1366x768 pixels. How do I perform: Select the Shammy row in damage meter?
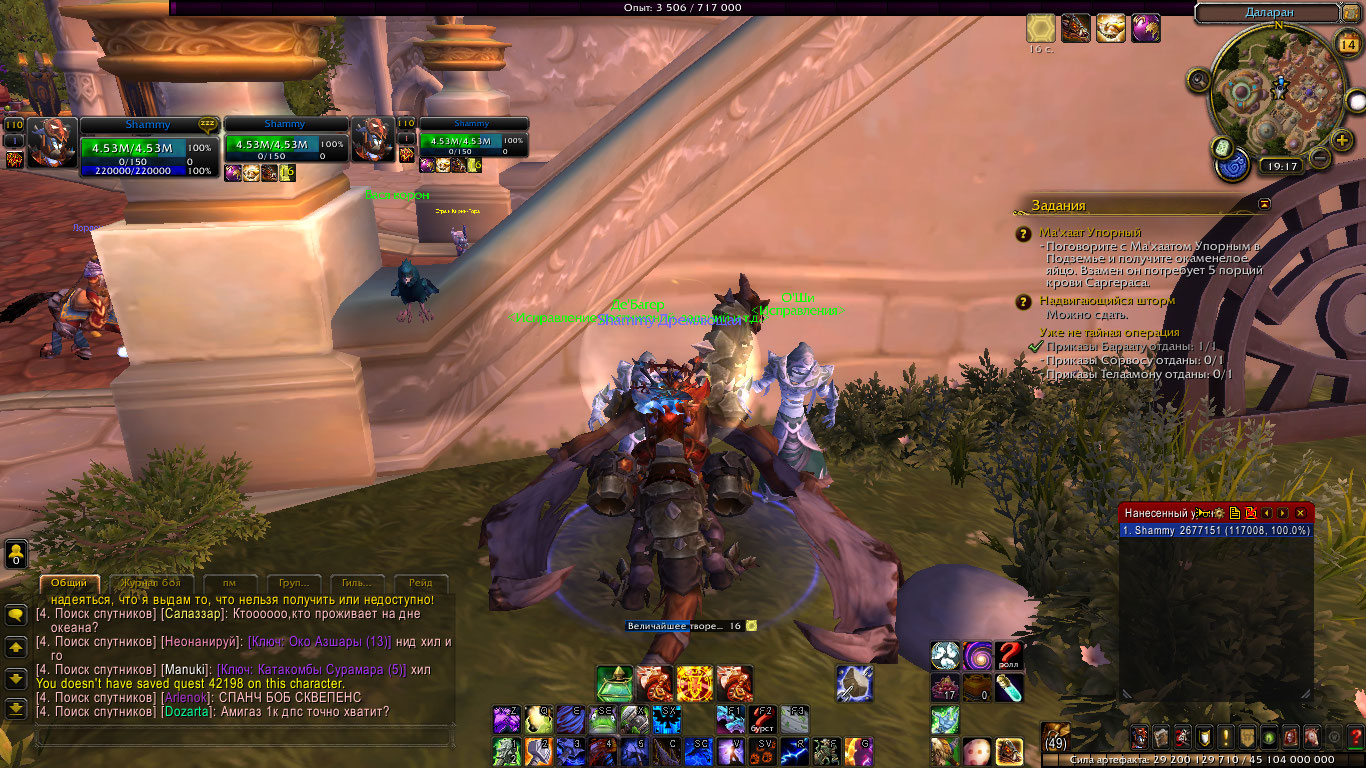[x=1215, y=531]
